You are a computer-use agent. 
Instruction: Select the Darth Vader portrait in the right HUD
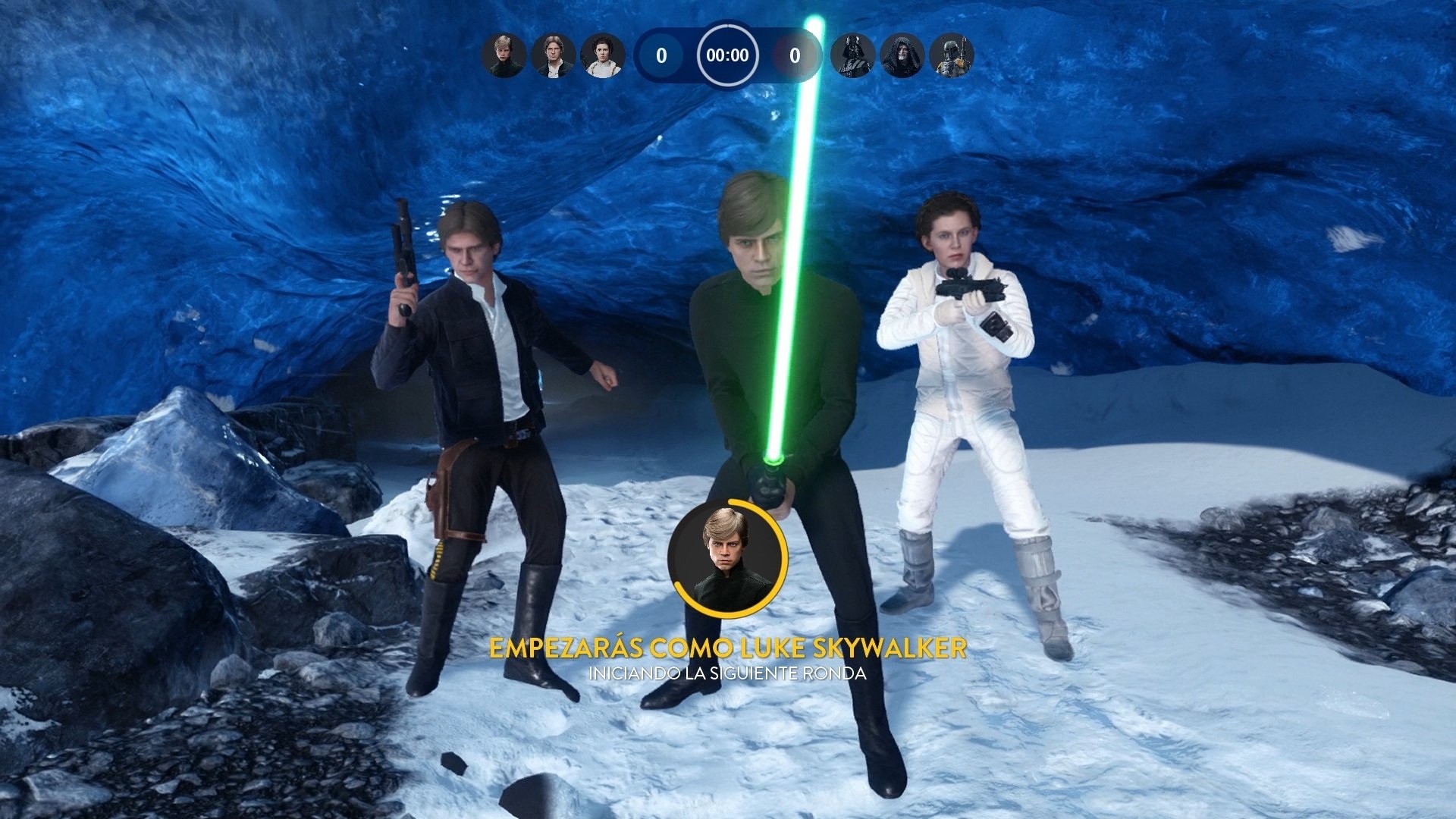click(851, 55)
